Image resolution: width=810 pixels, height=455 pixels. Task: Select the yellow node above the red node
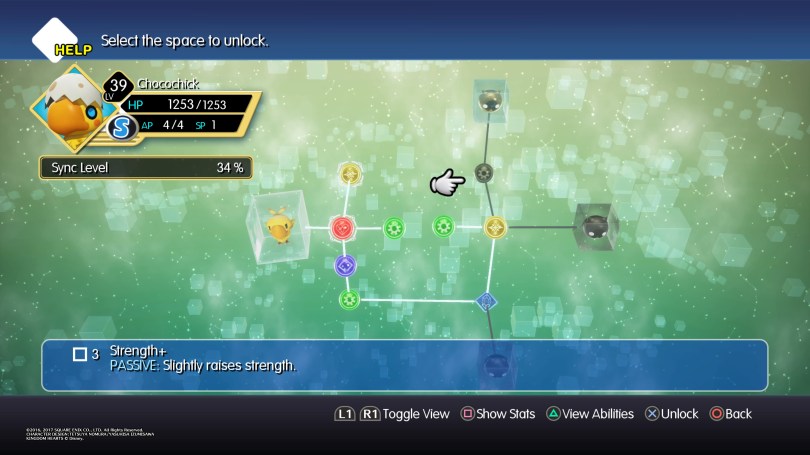(349, 174)
